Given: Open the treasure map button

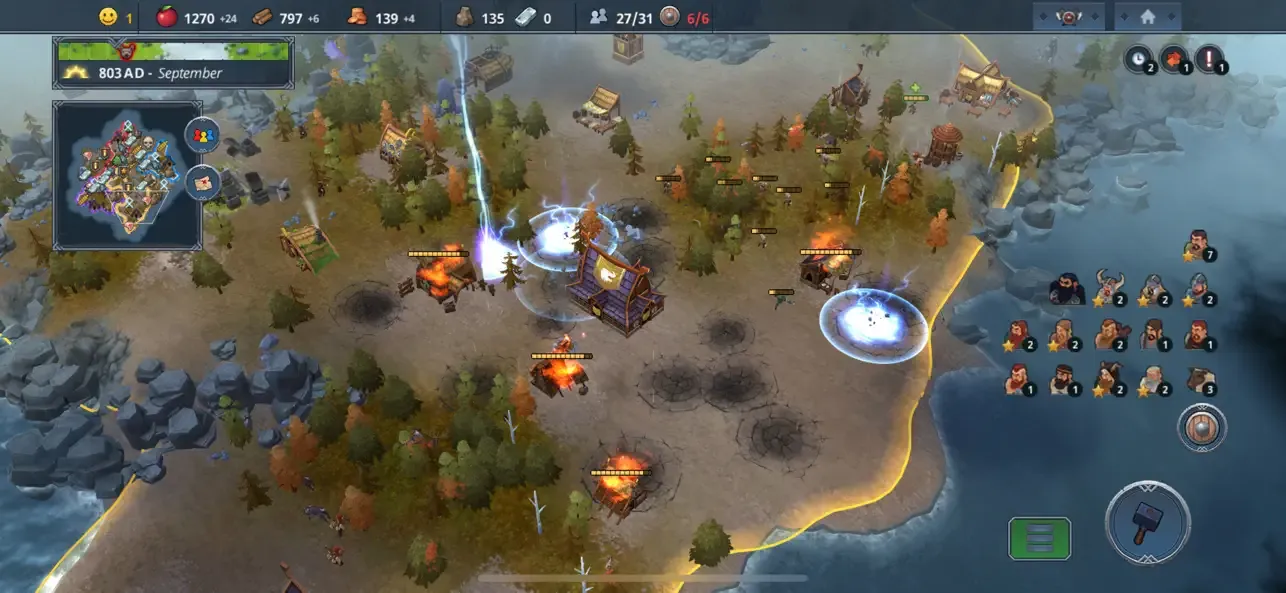Looking at the screenshot, I should tap(203, 183).
